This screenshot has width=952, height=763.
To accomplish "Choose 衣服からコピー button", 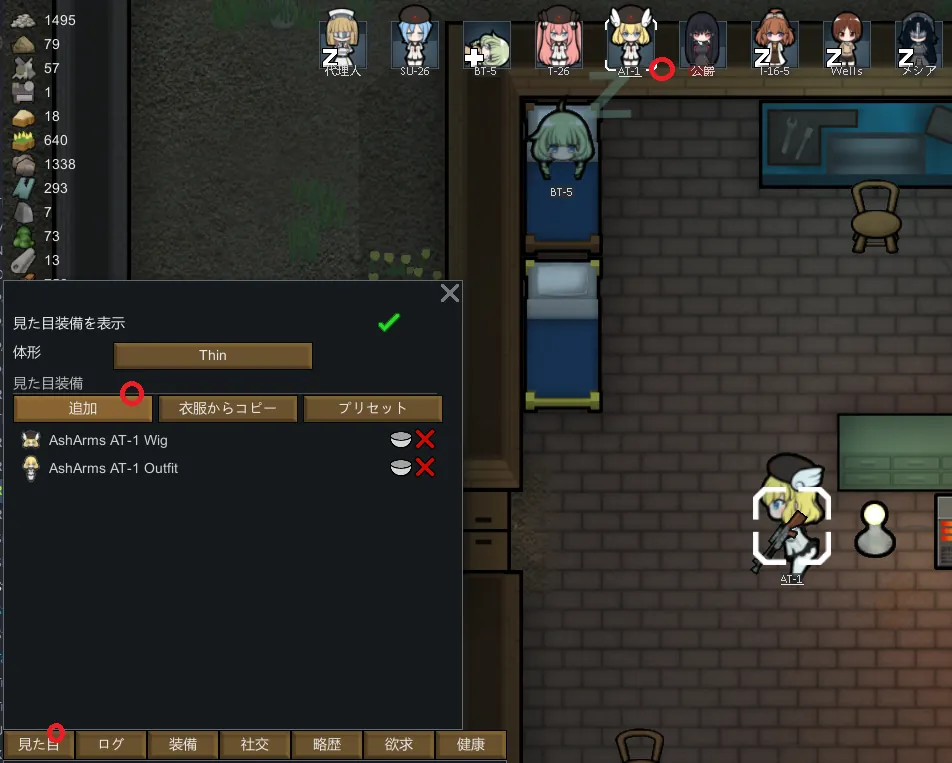I will tap(228, 408).
